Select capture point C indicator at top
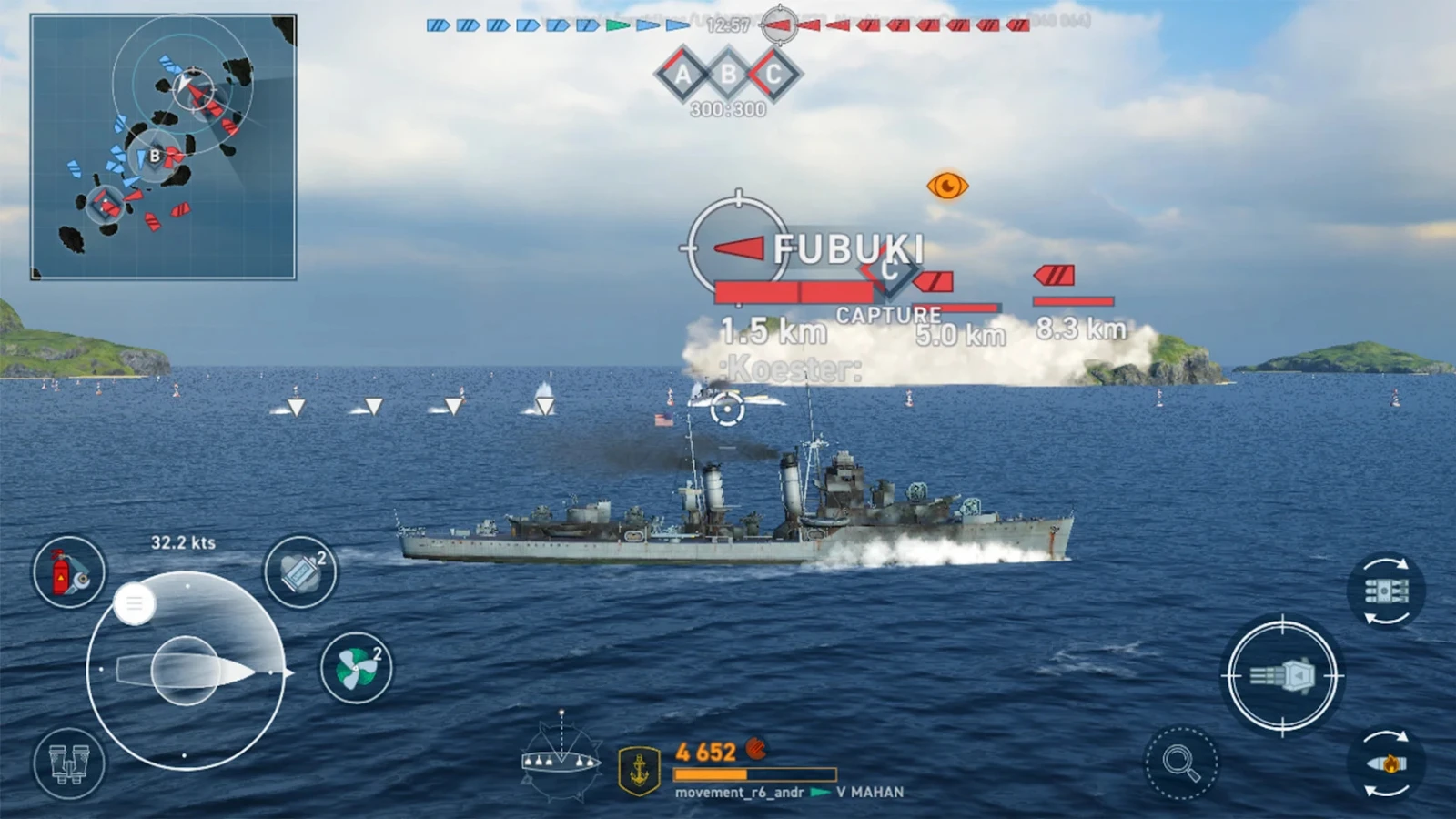Viewport: 1456px width, 819px height. 773,75
